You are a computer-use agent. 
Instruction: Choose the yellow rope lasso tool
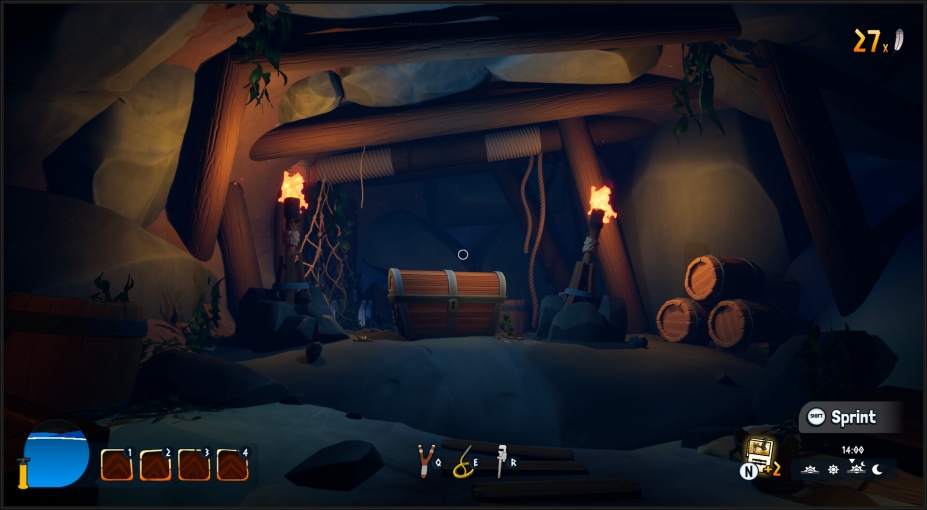[x=461, y=463]
